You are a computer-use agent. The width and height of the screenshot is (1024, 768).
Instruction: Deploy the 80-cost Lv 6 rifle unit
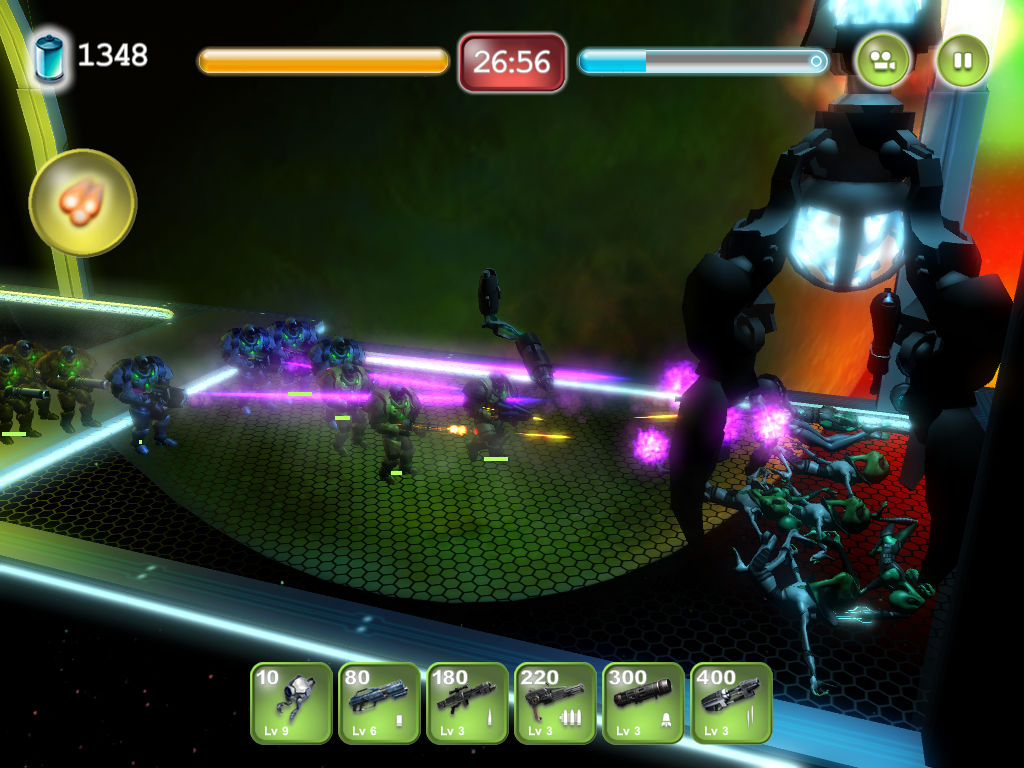point(379,703)
